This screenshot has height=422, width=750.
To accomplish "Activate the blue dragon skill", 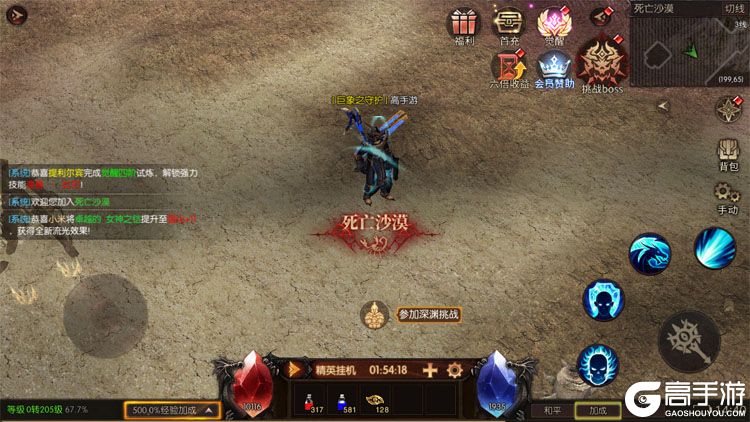I will (x=650, y=254).
